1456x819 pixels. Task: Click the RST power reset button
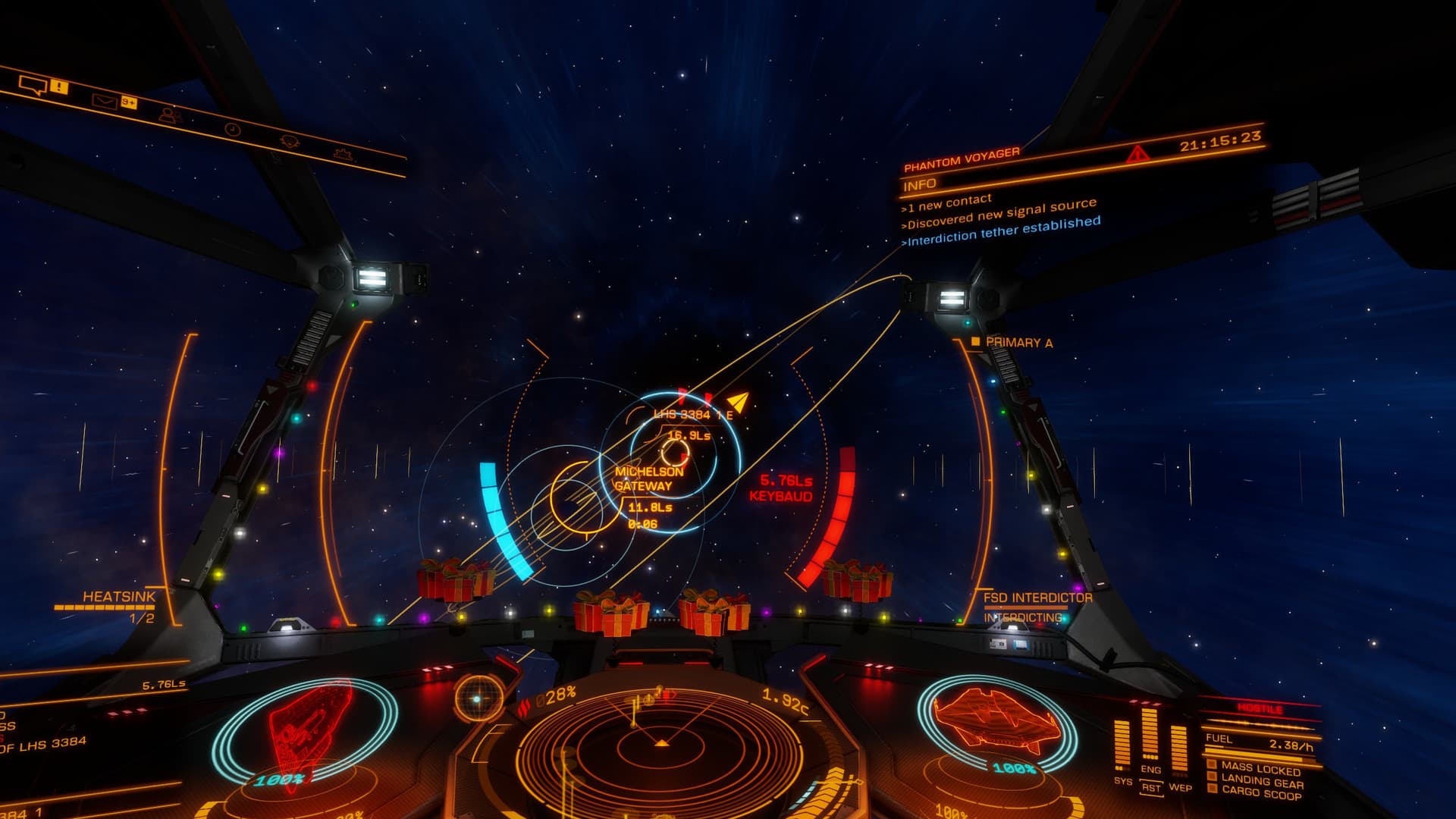click(x=1151, y=788)
